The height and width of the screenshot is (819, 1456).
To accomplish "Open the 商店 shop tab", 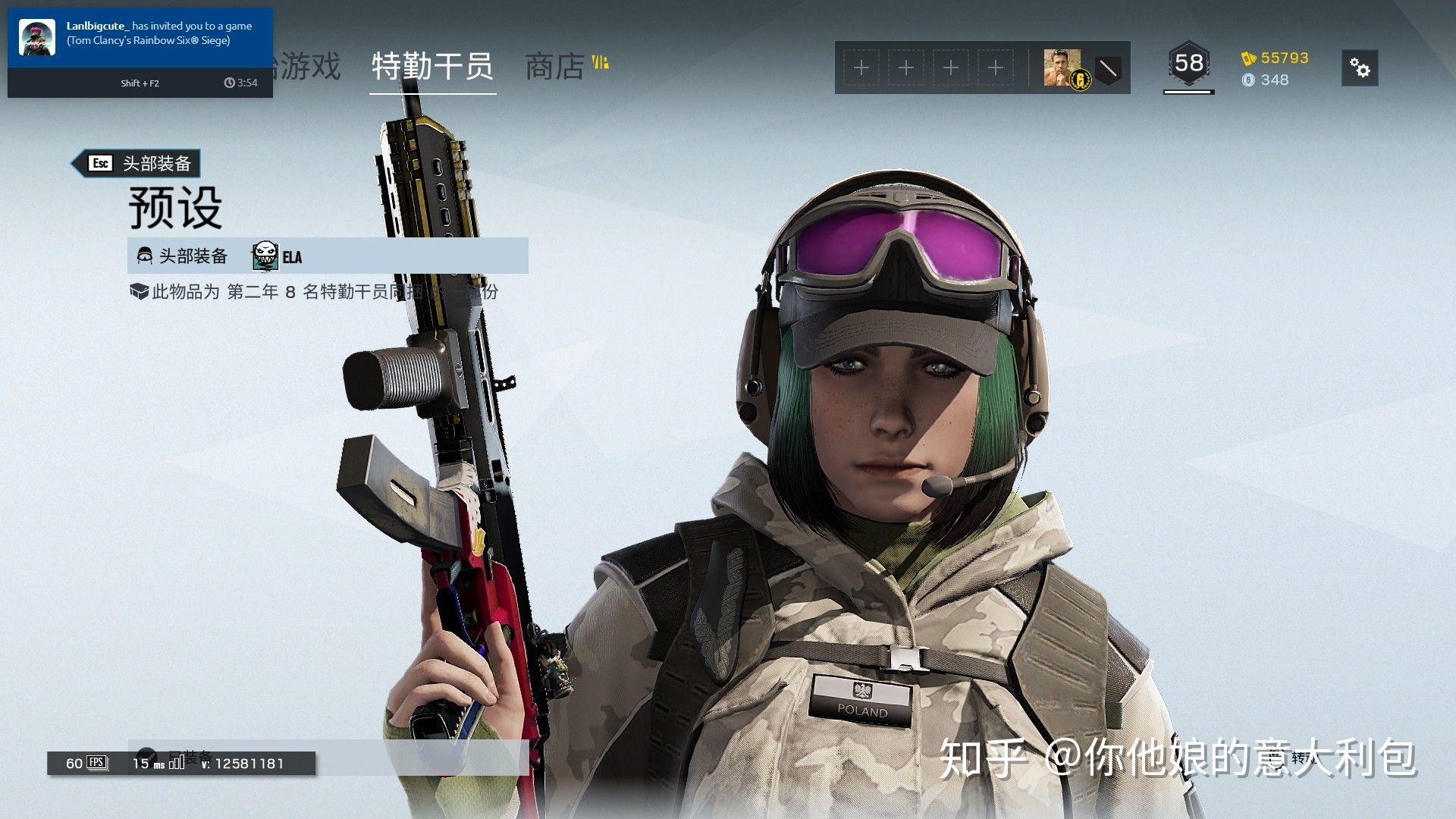I will coord(555,67).
